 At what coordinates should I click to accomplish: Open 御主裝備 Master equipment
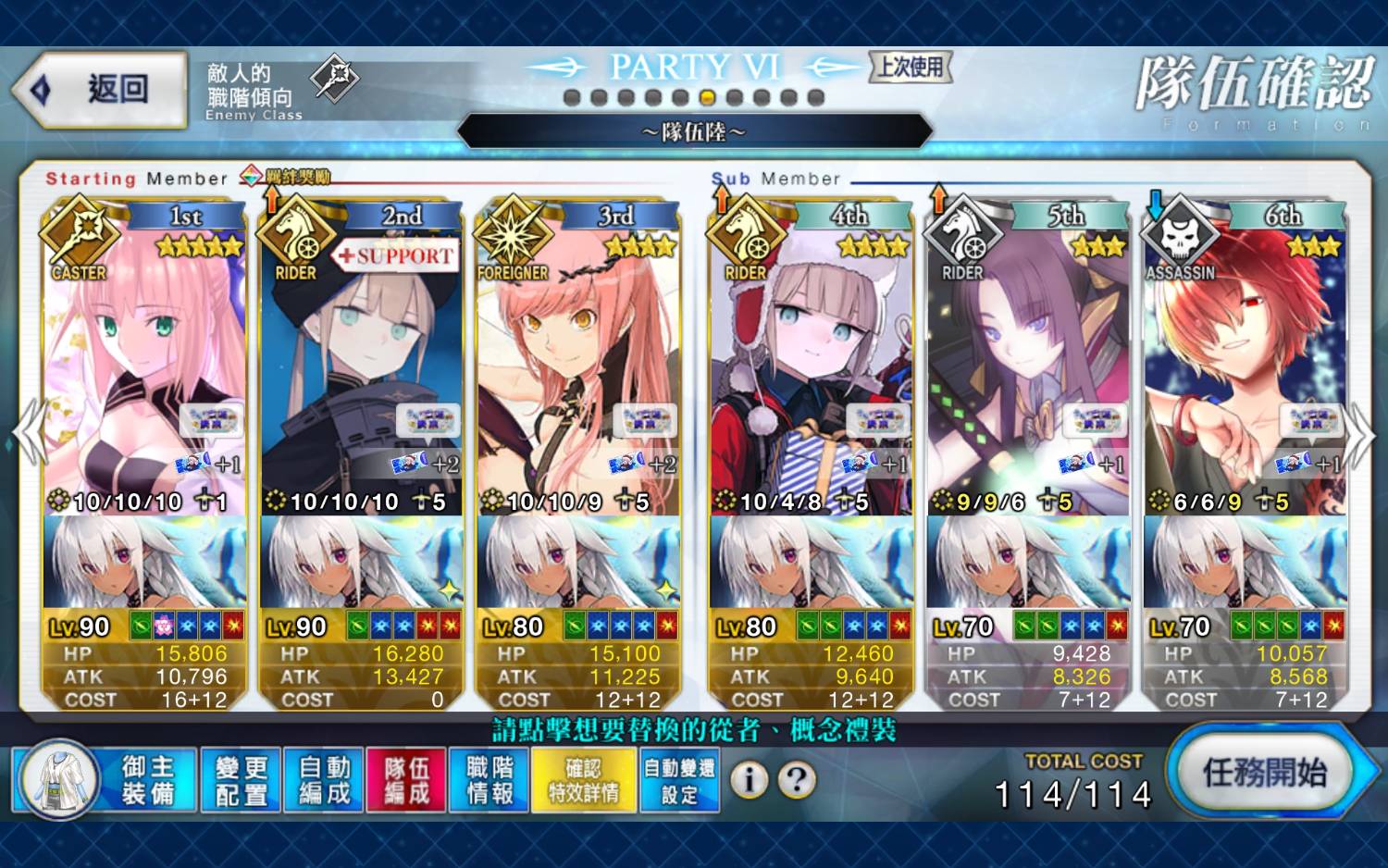[105, 779]
